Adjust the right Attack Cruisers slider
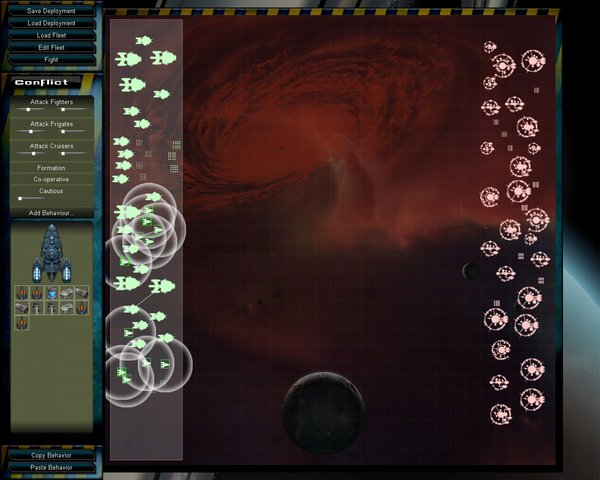The width and height of the screenshot is (600, 480). point(63,154)
